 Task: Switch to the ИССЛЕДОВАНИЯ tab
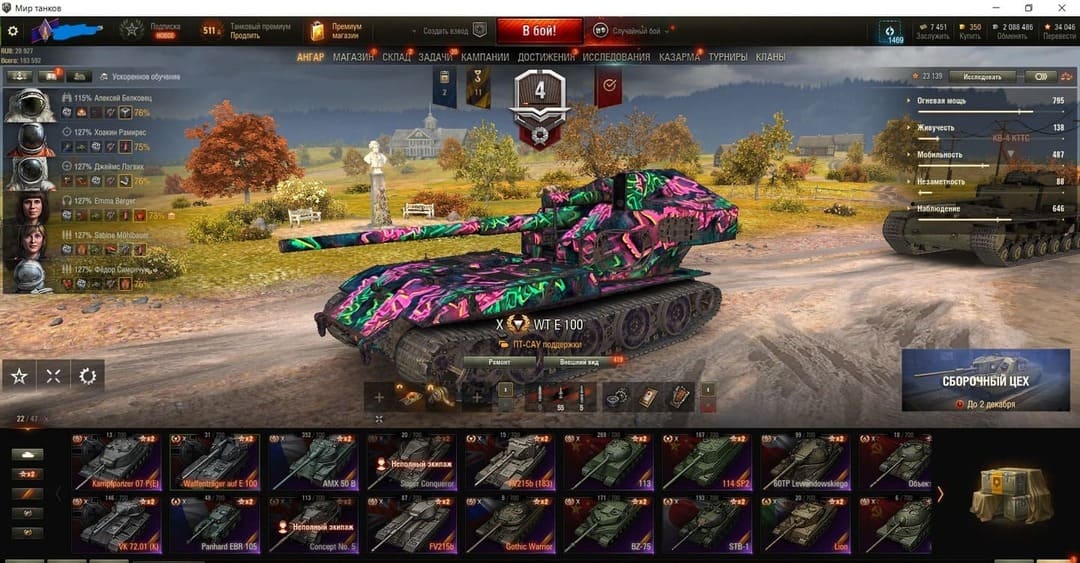pos(616,57)
